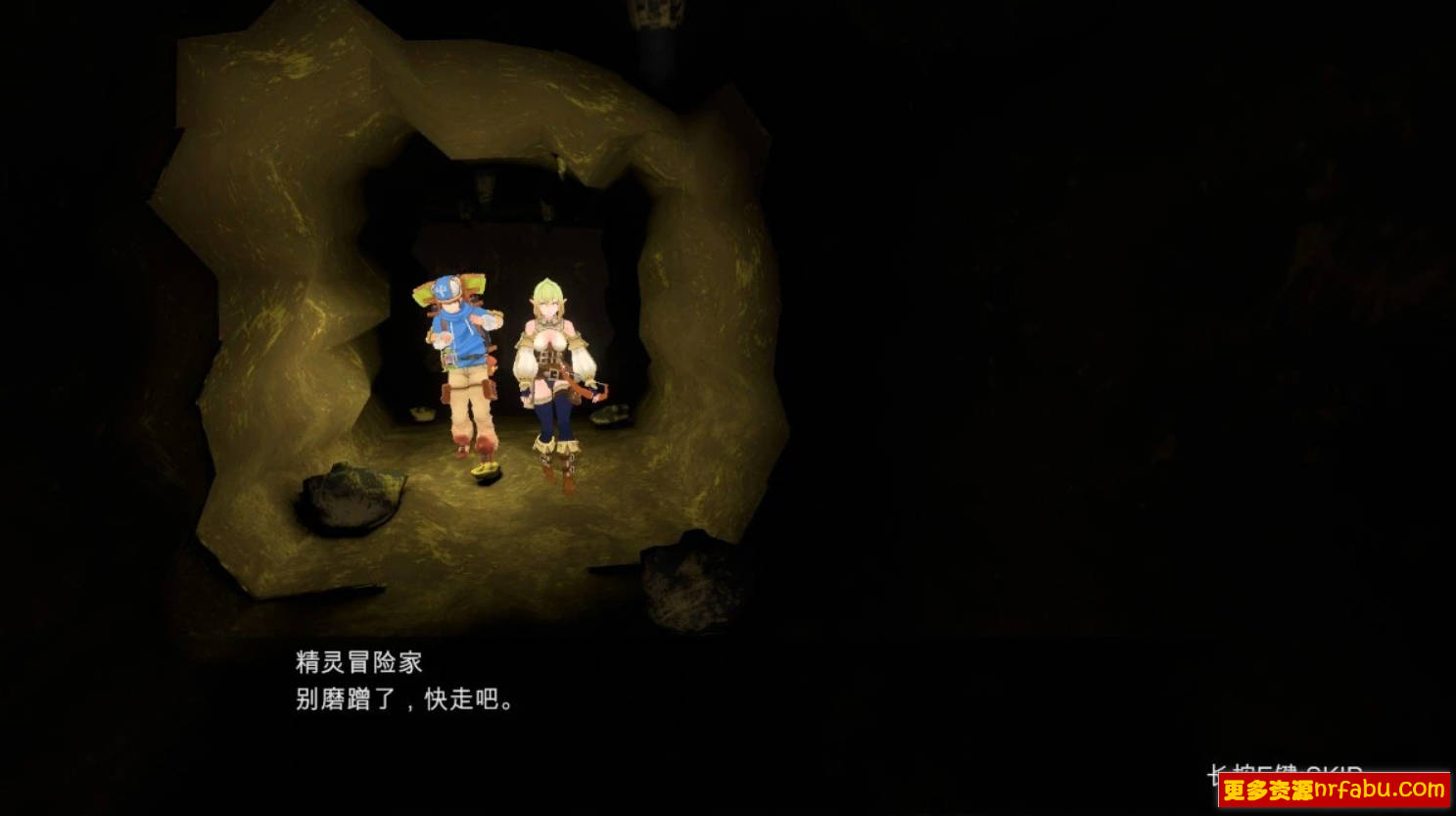The height and width of the screenshot is (816, 1456).
Task: Click the elf's brown boots
Action: coord(556,470)
